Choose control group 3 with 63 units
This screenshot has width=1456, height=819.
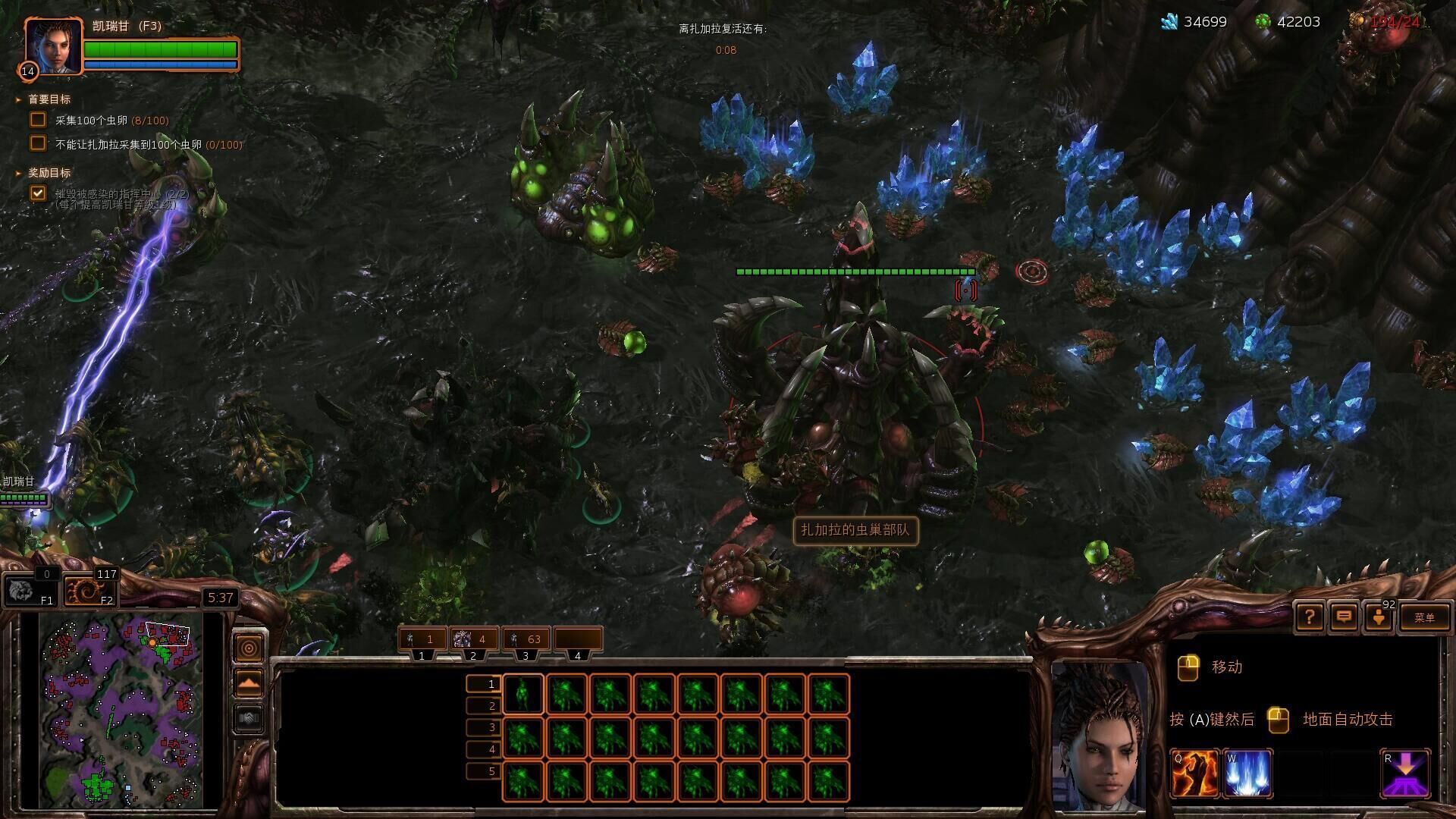coord(526,639)
